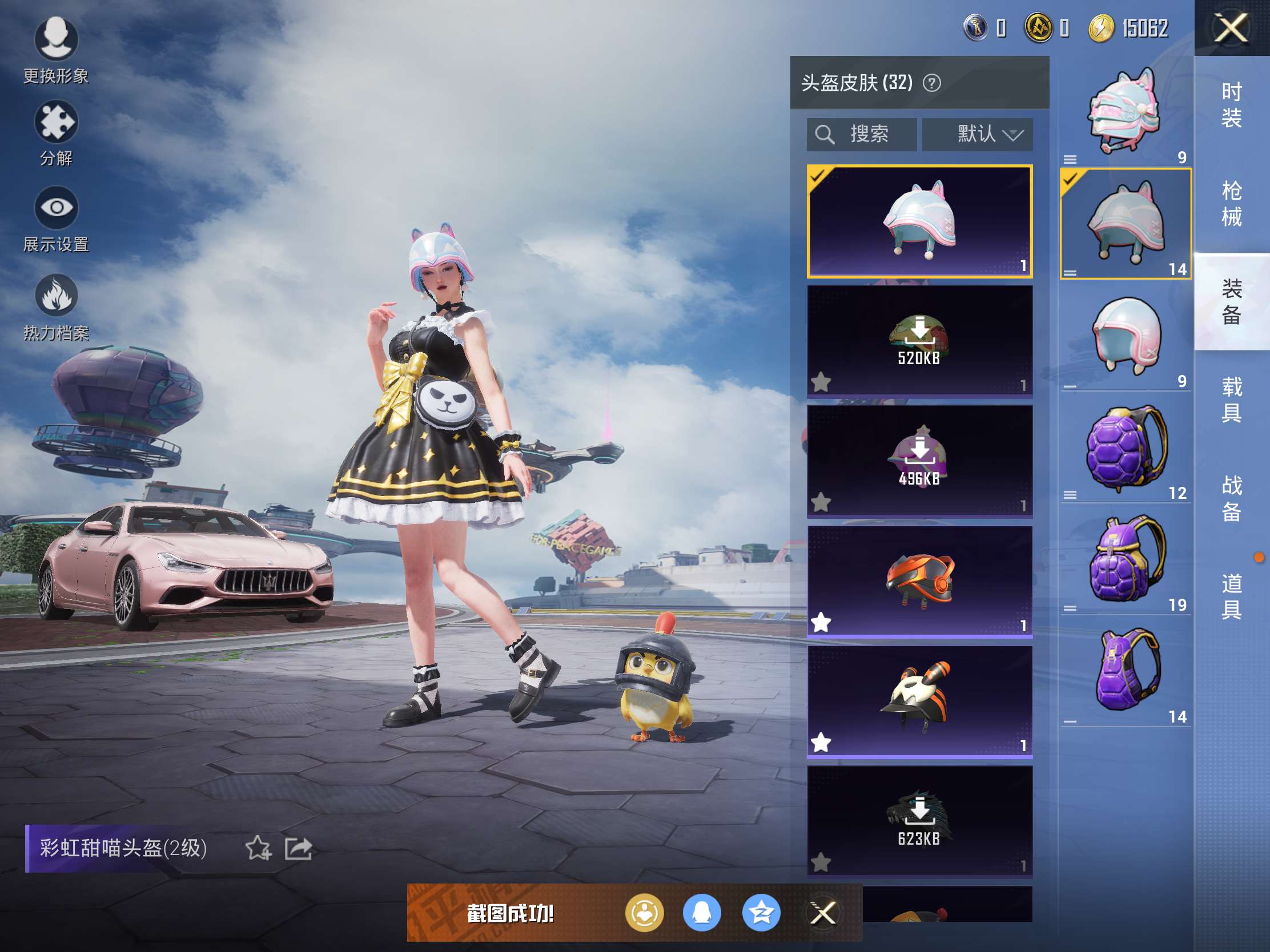Screen dimensions: 1270x952
Task: Close the inventory screen with the X
Action: tap(1231, 28)
